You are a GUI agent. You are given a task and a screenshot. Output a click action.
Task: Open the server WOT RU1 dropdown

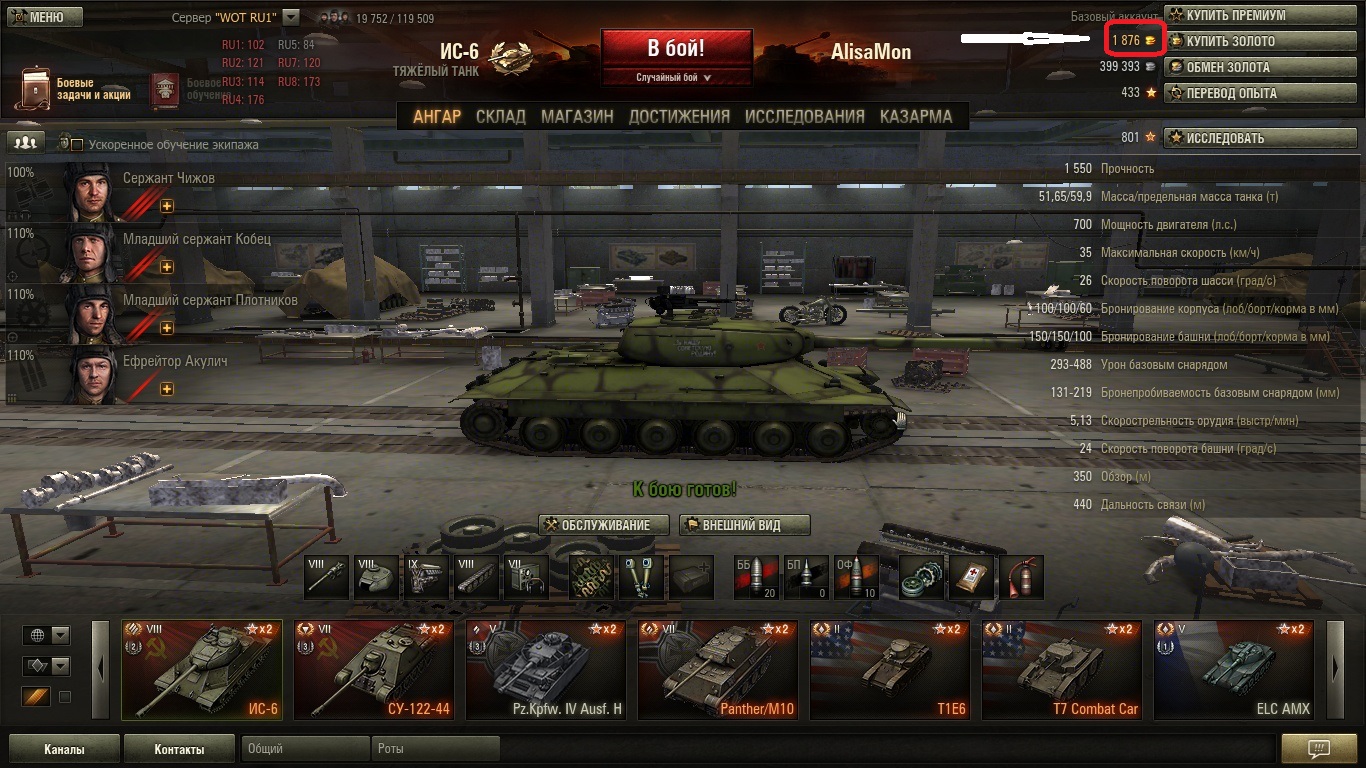(x=291, y=17)
